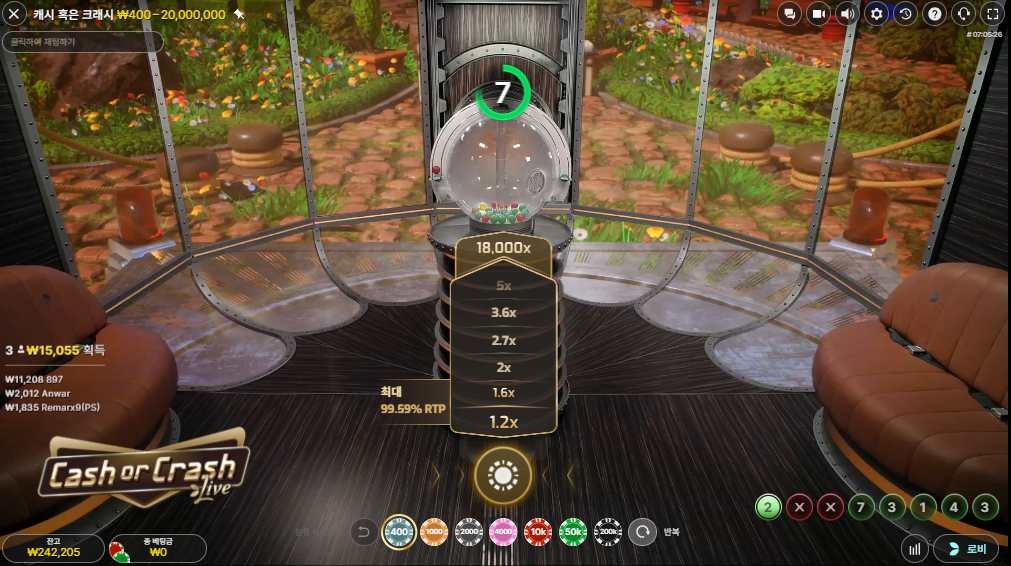
Task: Click the chat input field
Action: click(83, 42)
